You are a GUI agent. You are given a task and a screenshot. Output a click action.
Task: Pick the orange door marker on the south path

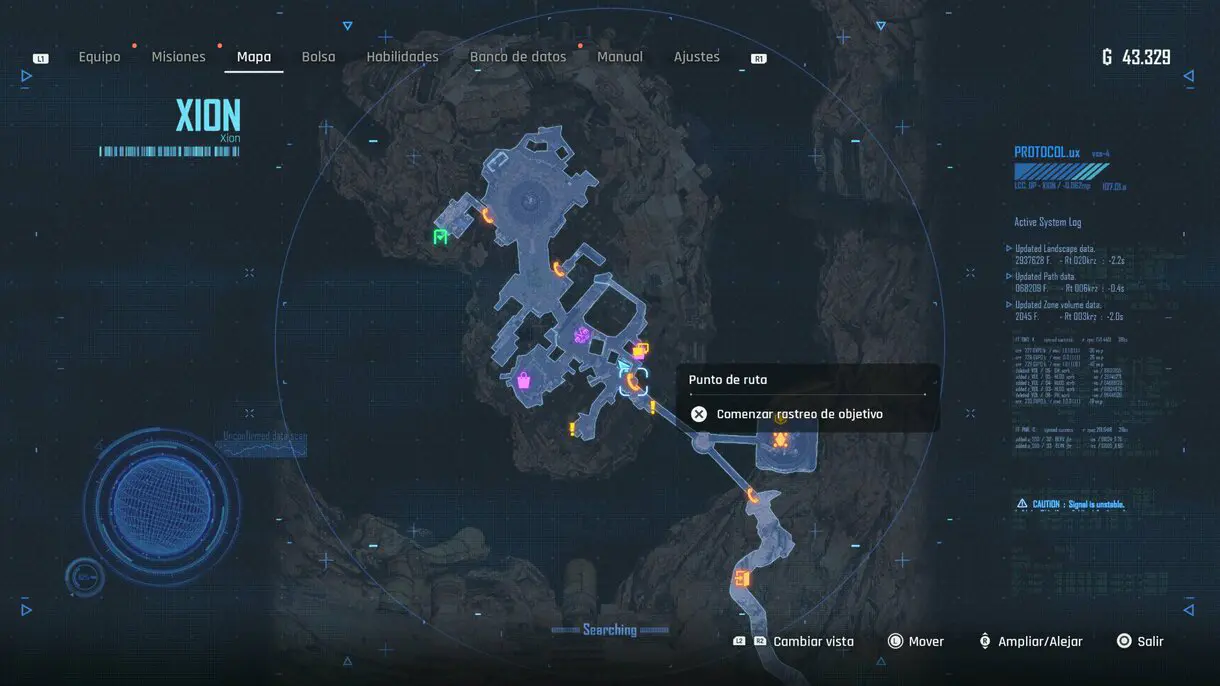click(741, 578)
